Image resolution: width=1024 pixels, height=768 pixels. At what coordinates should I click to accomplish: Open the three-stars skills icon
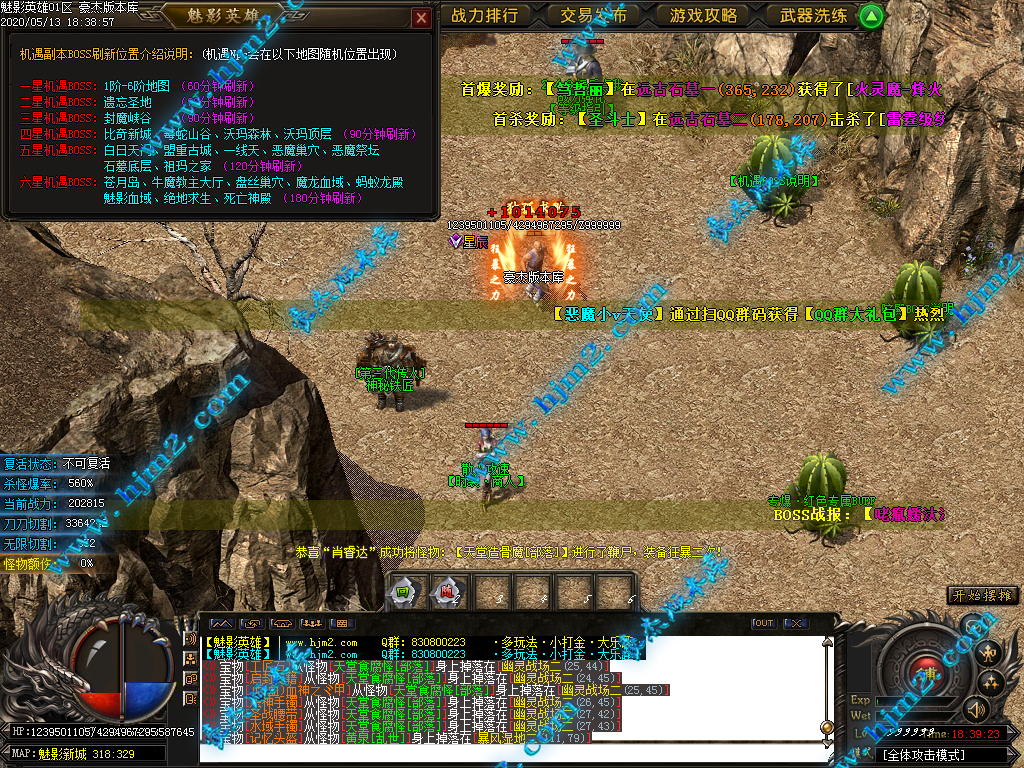point(991,683)
